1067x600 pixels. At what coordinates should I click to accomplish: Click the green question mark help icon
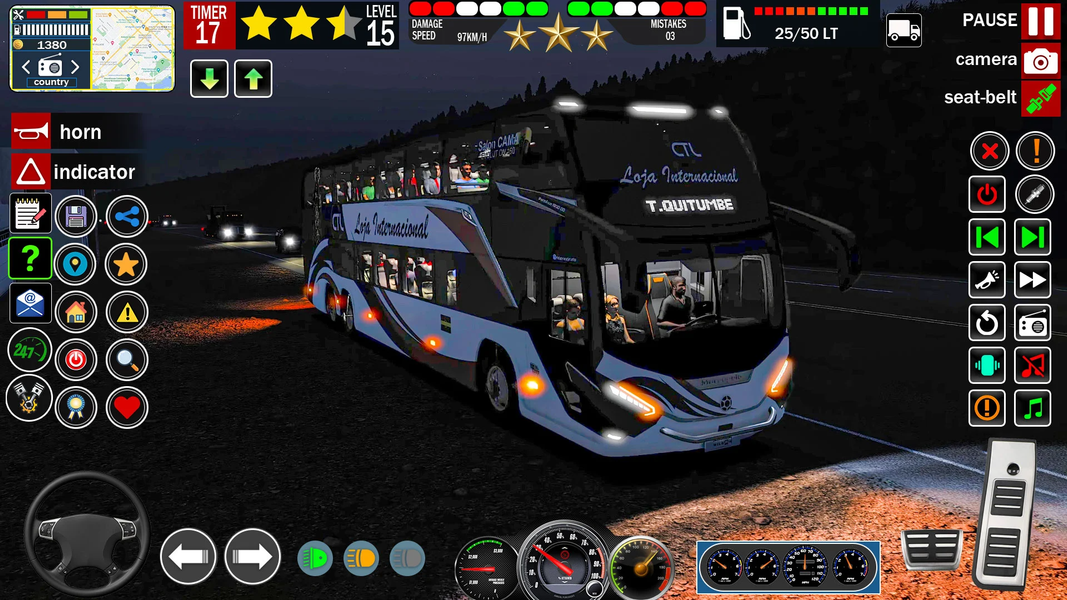30,258
